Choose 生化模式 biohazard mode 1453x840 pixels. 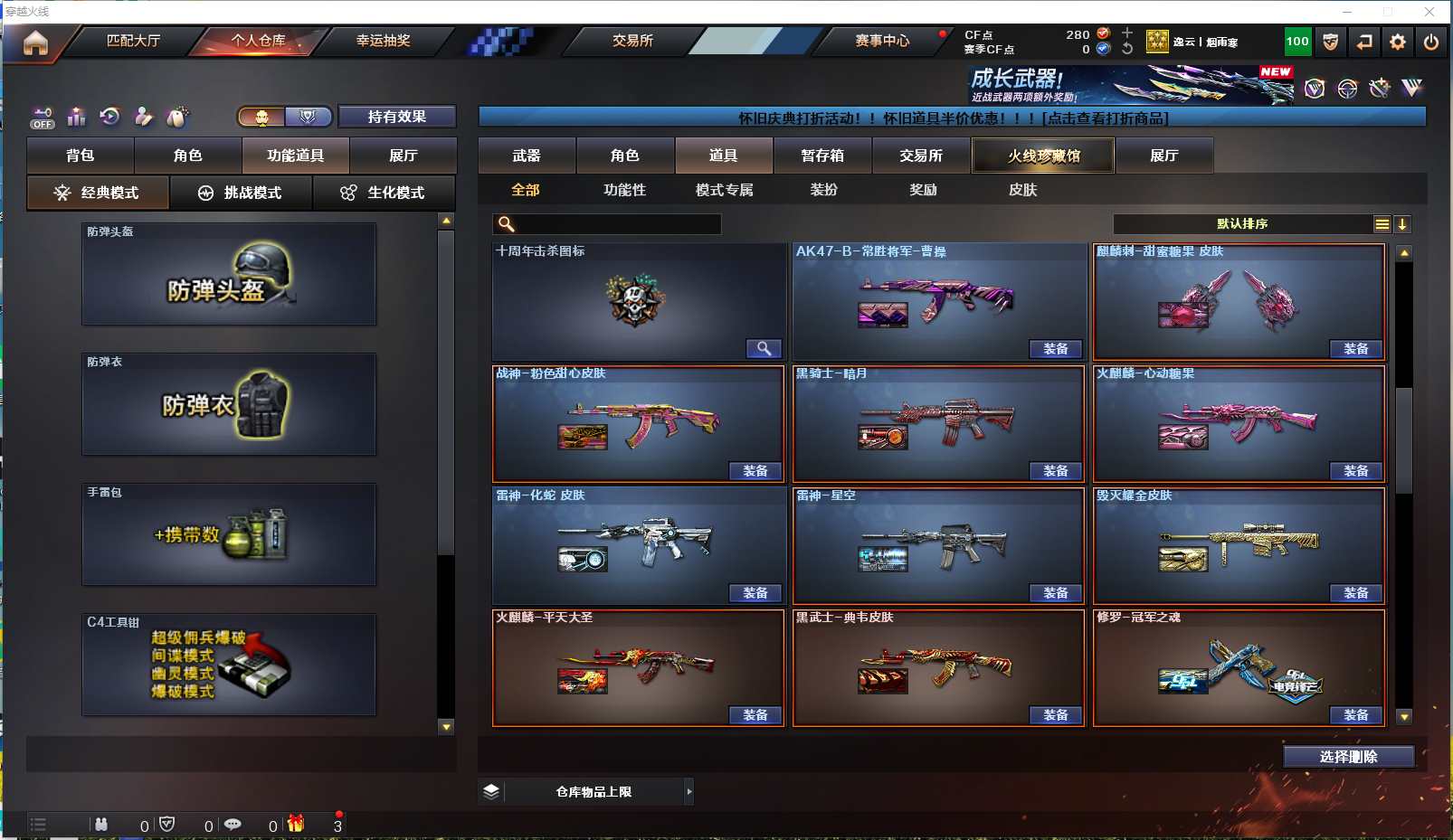click(385, 193)
